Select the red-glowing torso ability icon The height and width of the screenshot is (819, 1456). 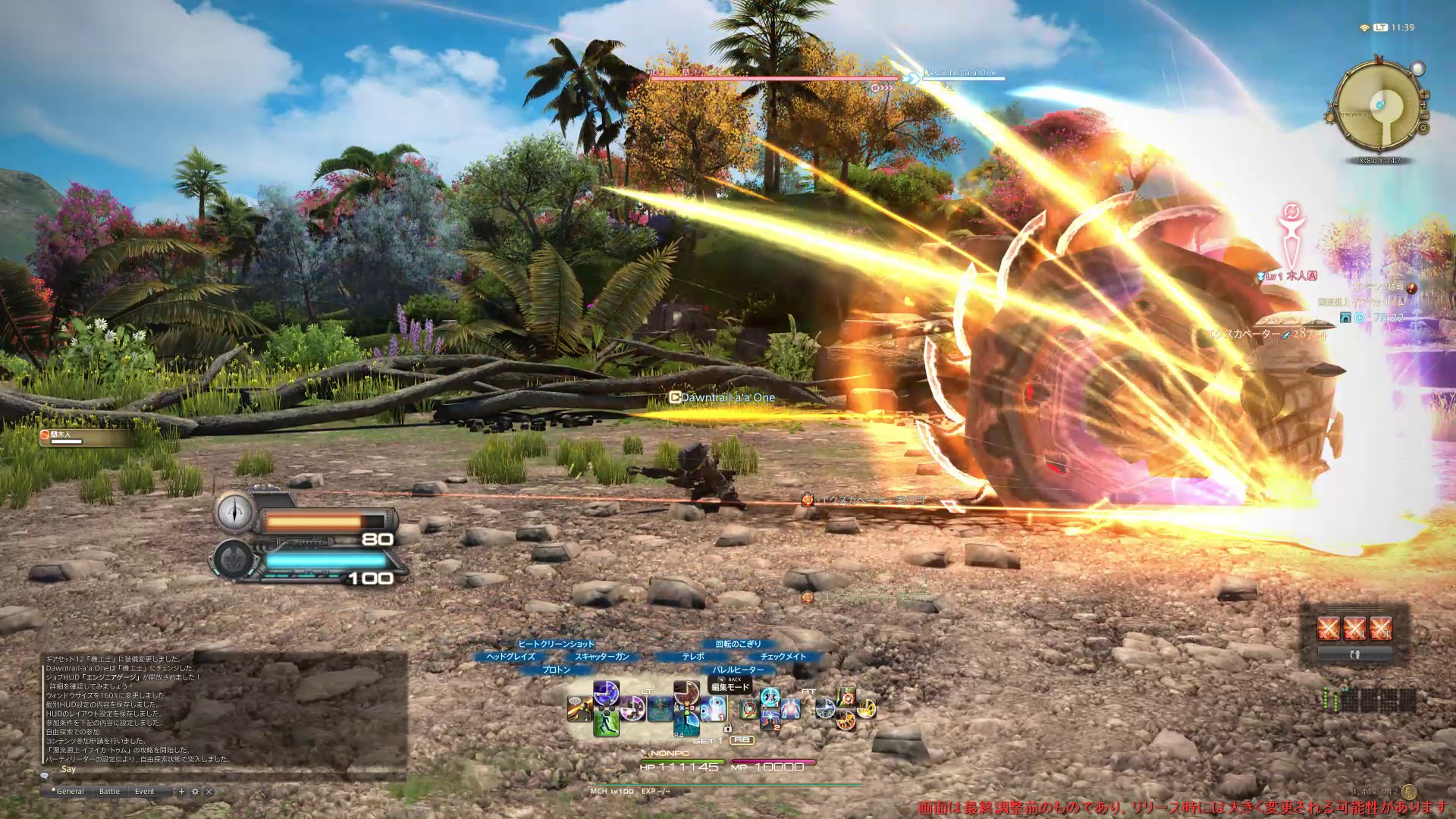pos(791,709)
